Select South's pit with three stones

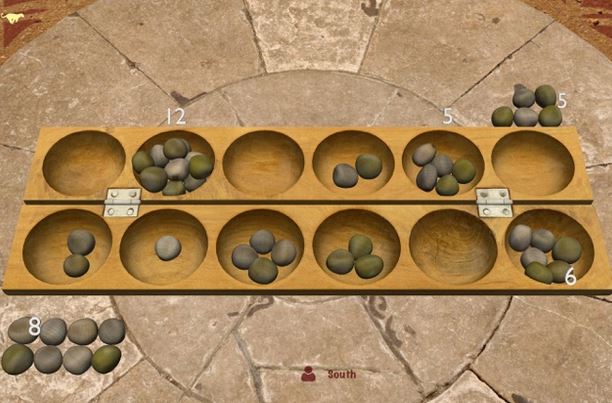[356, 252]
